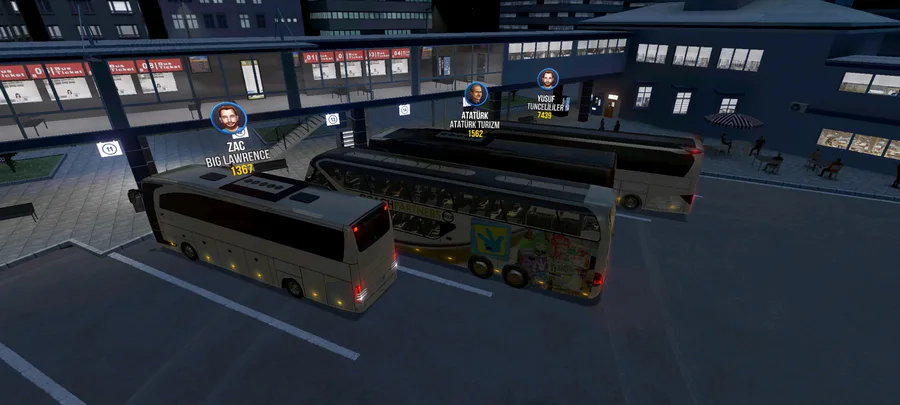Screen dimensions: 900x405
Task: Select Zac's player avatar badge
Action: tap(230, 119)
